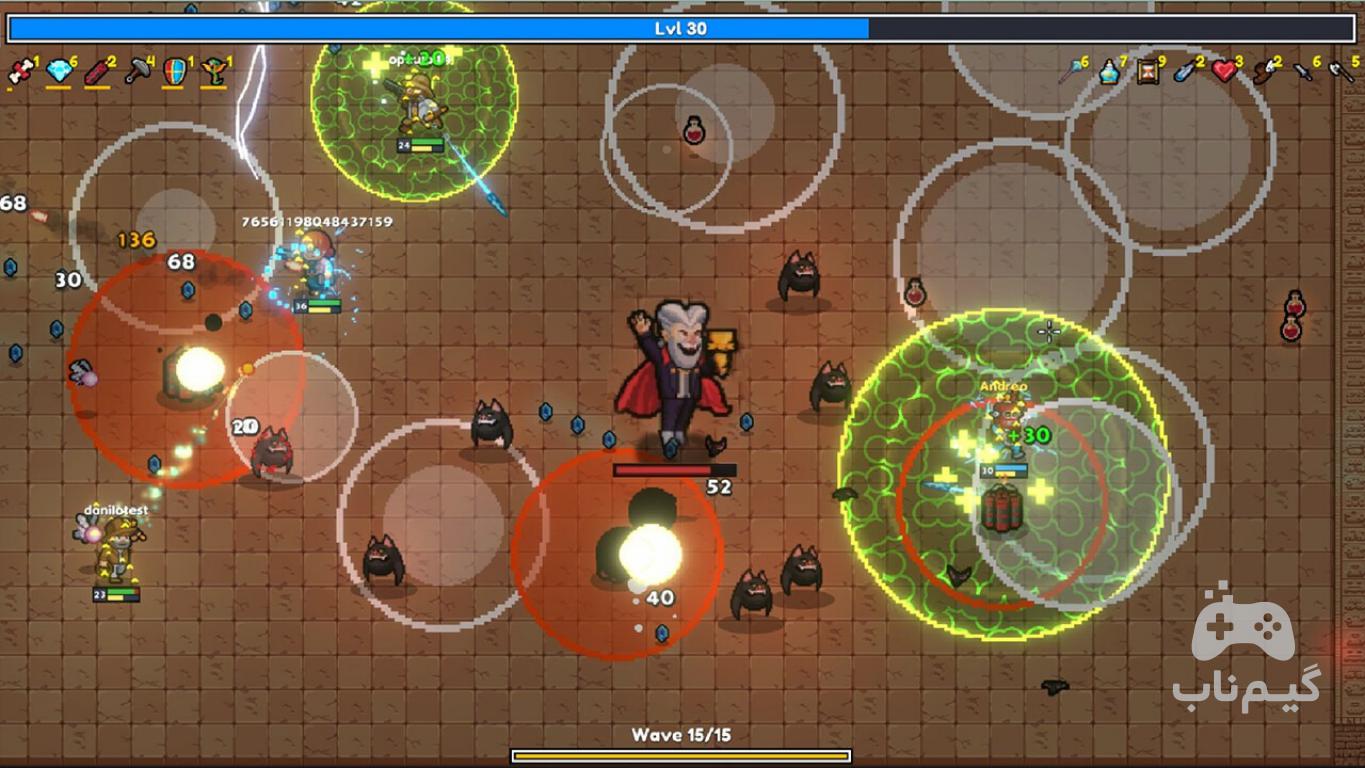Click the gray hammer icon

tap(136, 71)
